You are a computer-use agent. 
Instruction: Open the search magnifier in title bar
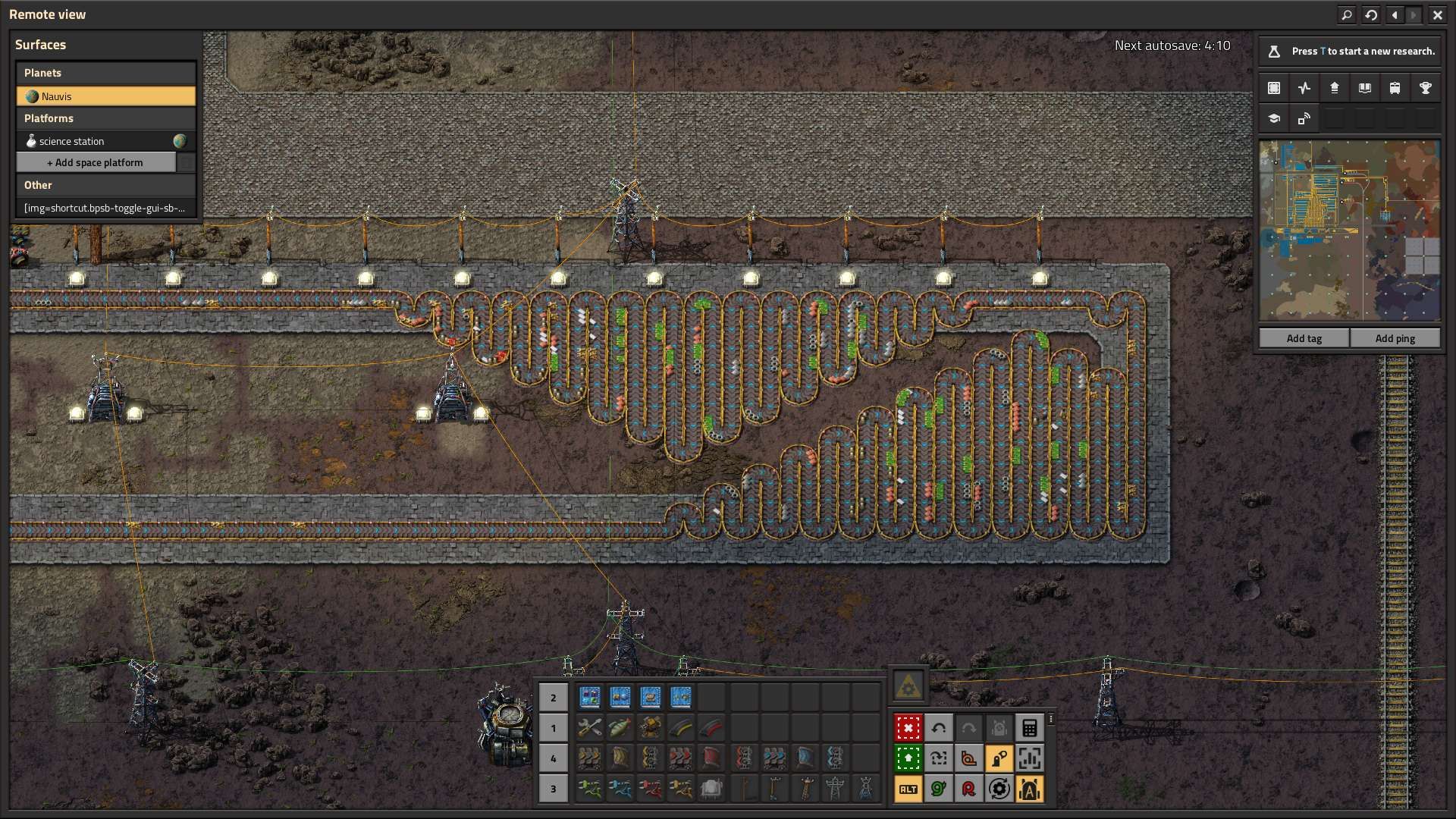(1347, 14)
